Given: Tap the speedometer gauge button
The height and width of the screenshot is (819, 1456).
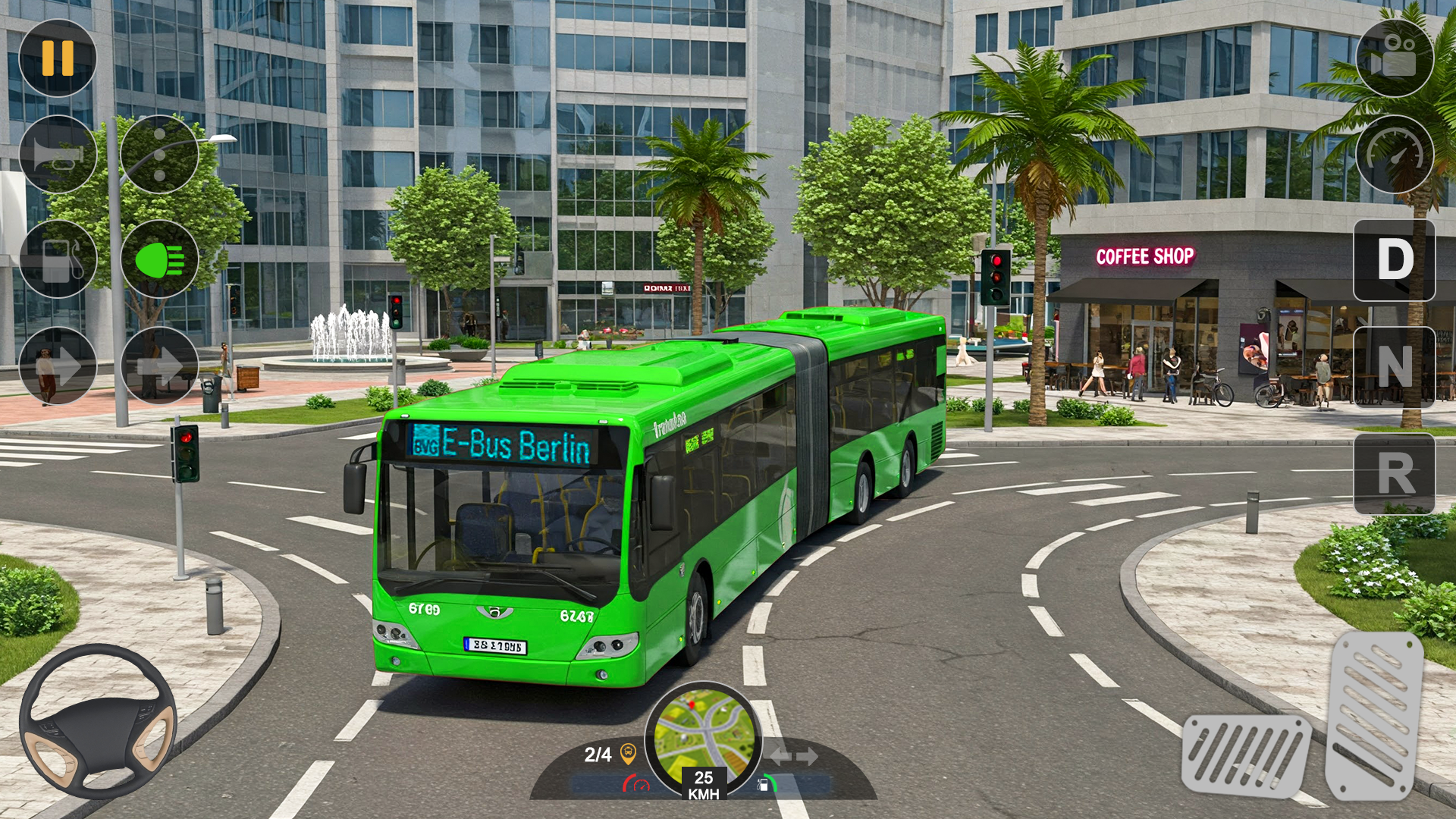Looking at the screenshot, I should (x=1394, y=155).
